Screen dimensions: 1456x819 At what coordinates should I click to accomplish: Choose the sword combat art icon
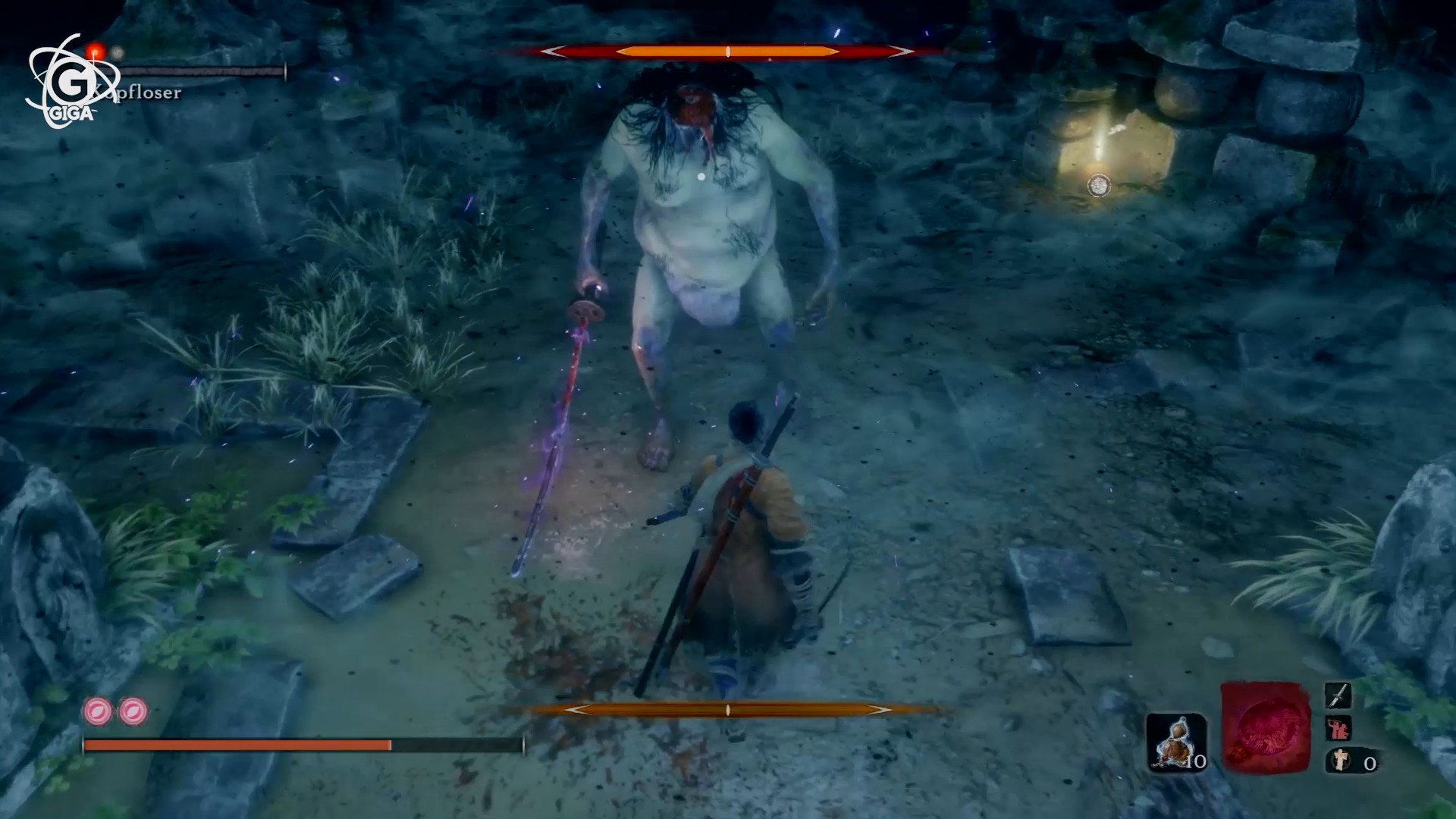point(1338,695)
